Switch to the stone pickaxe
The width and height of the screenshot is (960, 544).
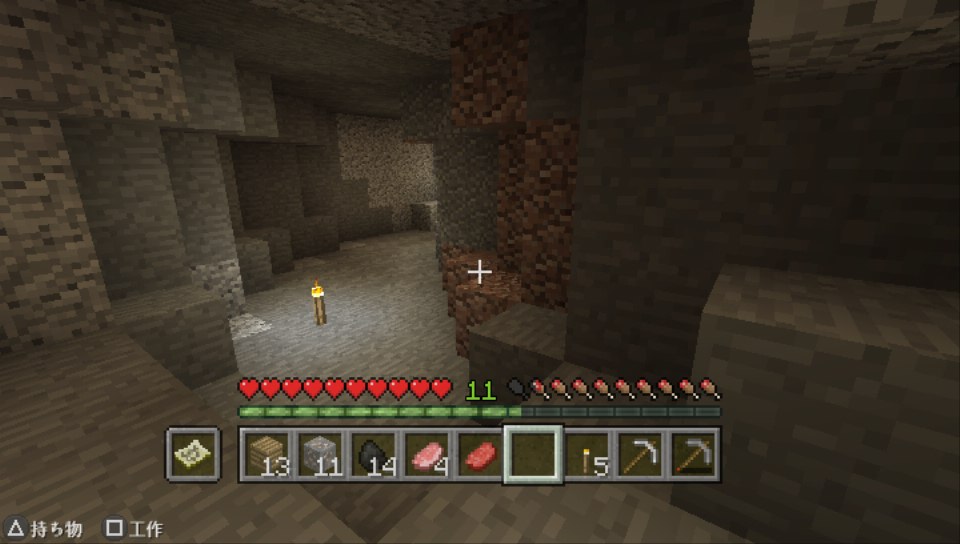(694, 455)
